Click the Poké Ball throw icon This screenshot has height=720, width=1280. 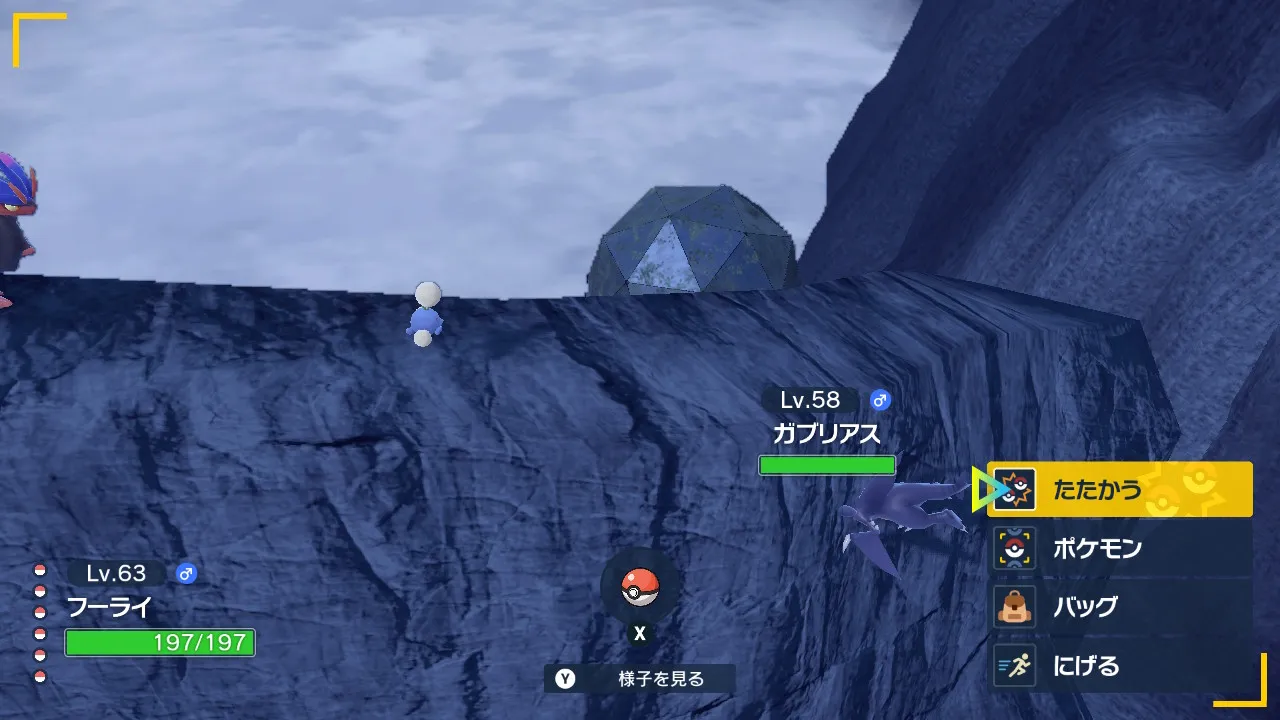[x=640, y=588]
